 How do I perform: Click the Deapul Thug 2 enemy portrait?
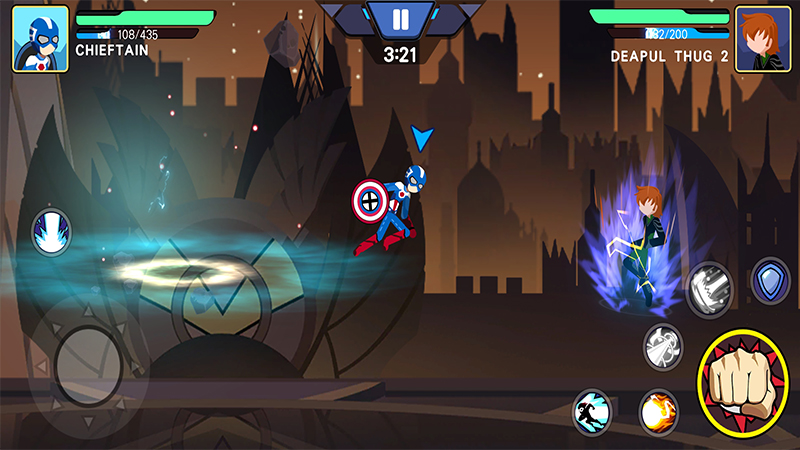point(762,39)
